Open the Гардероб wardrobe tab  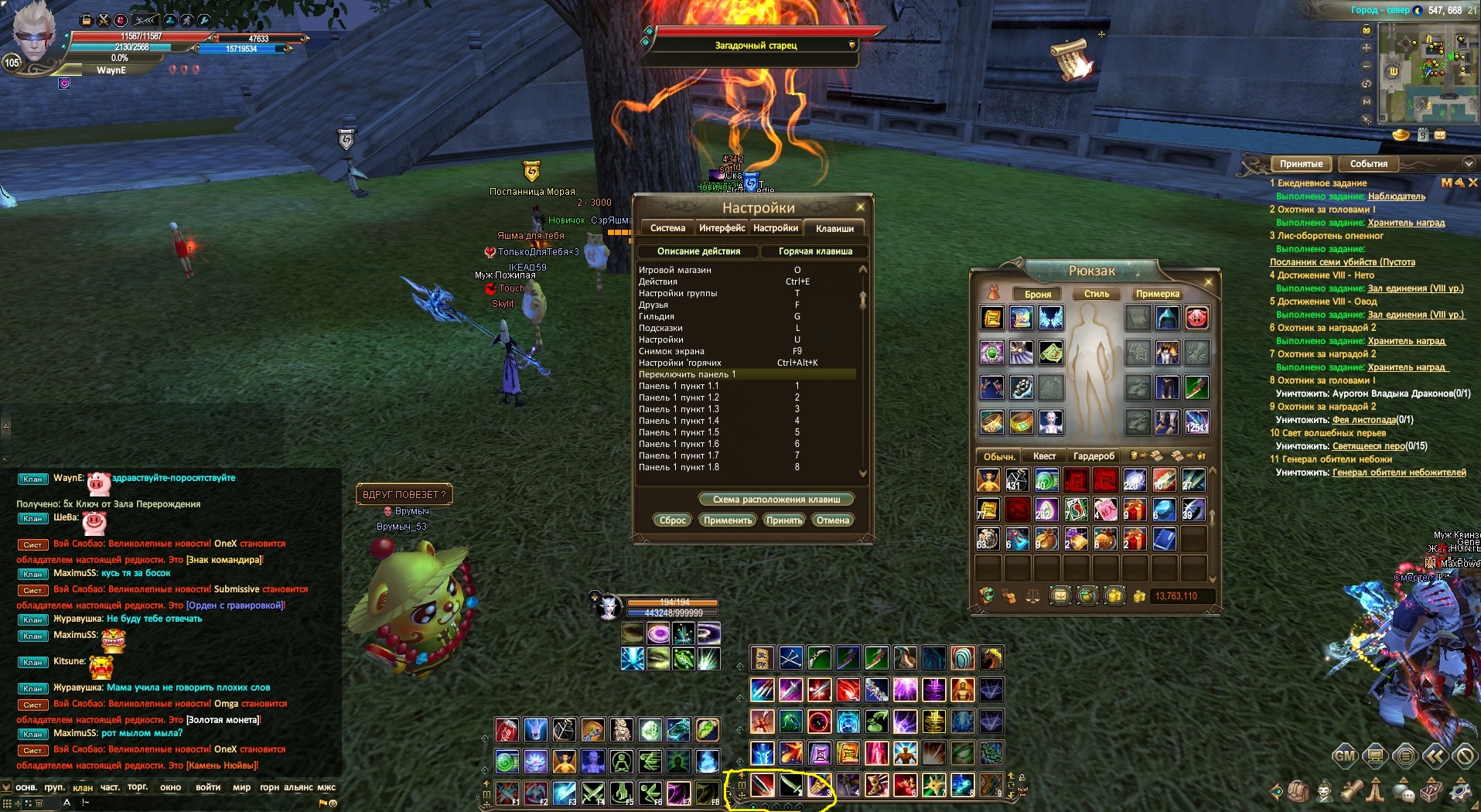pos(1094,456)
